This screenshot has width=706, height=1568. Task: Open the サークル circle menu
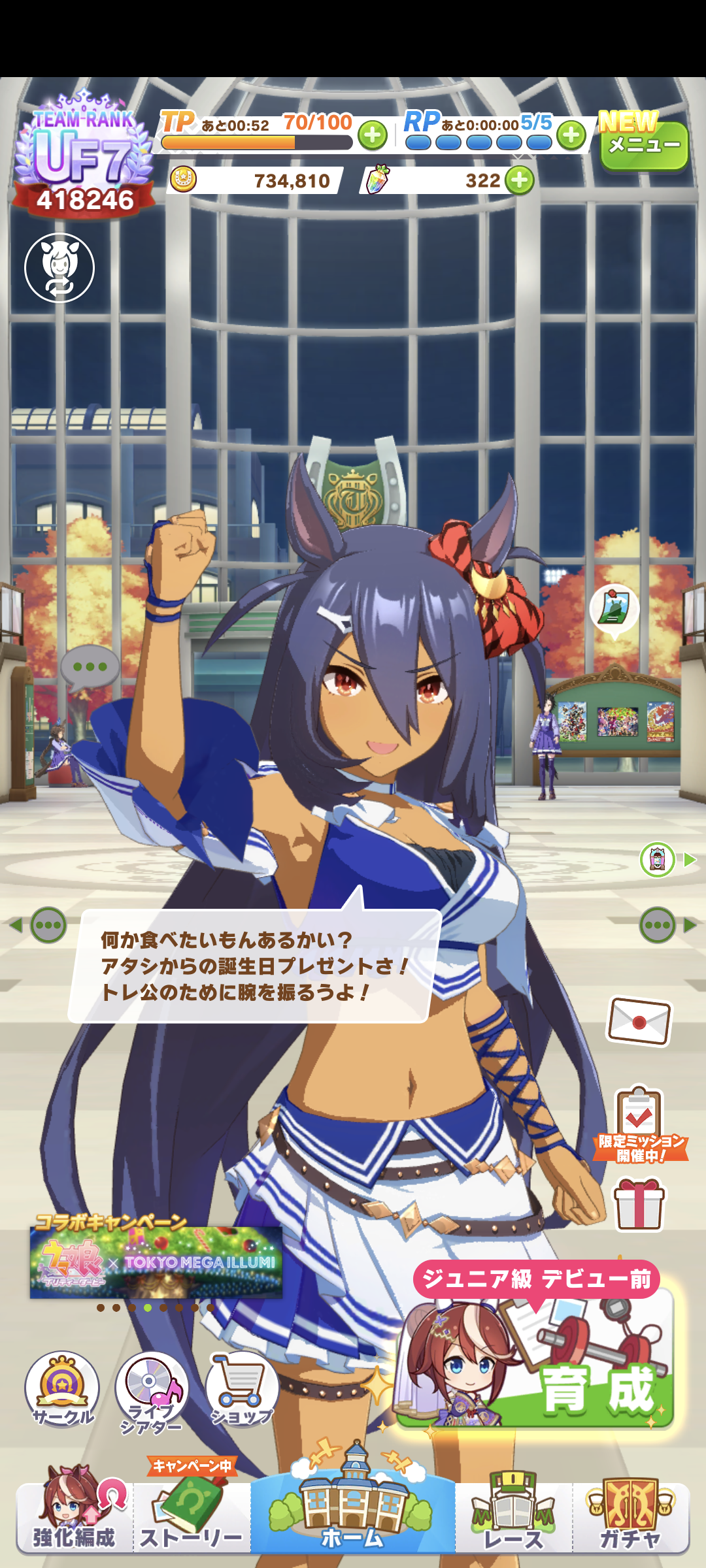click(x=62, y=1390)
